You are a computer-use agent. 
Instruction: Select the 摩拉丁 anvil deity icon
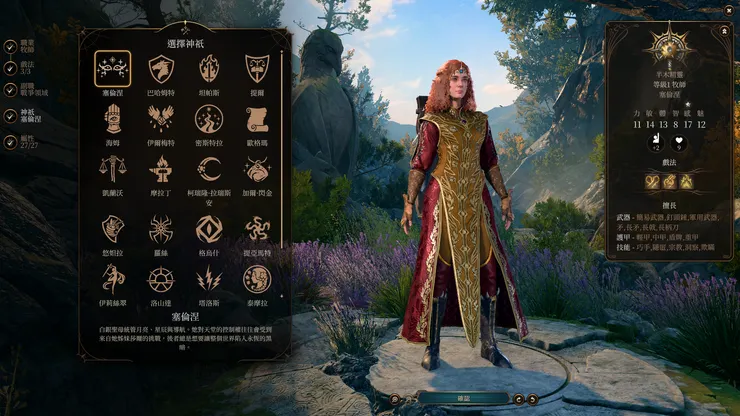coord(161,169)
